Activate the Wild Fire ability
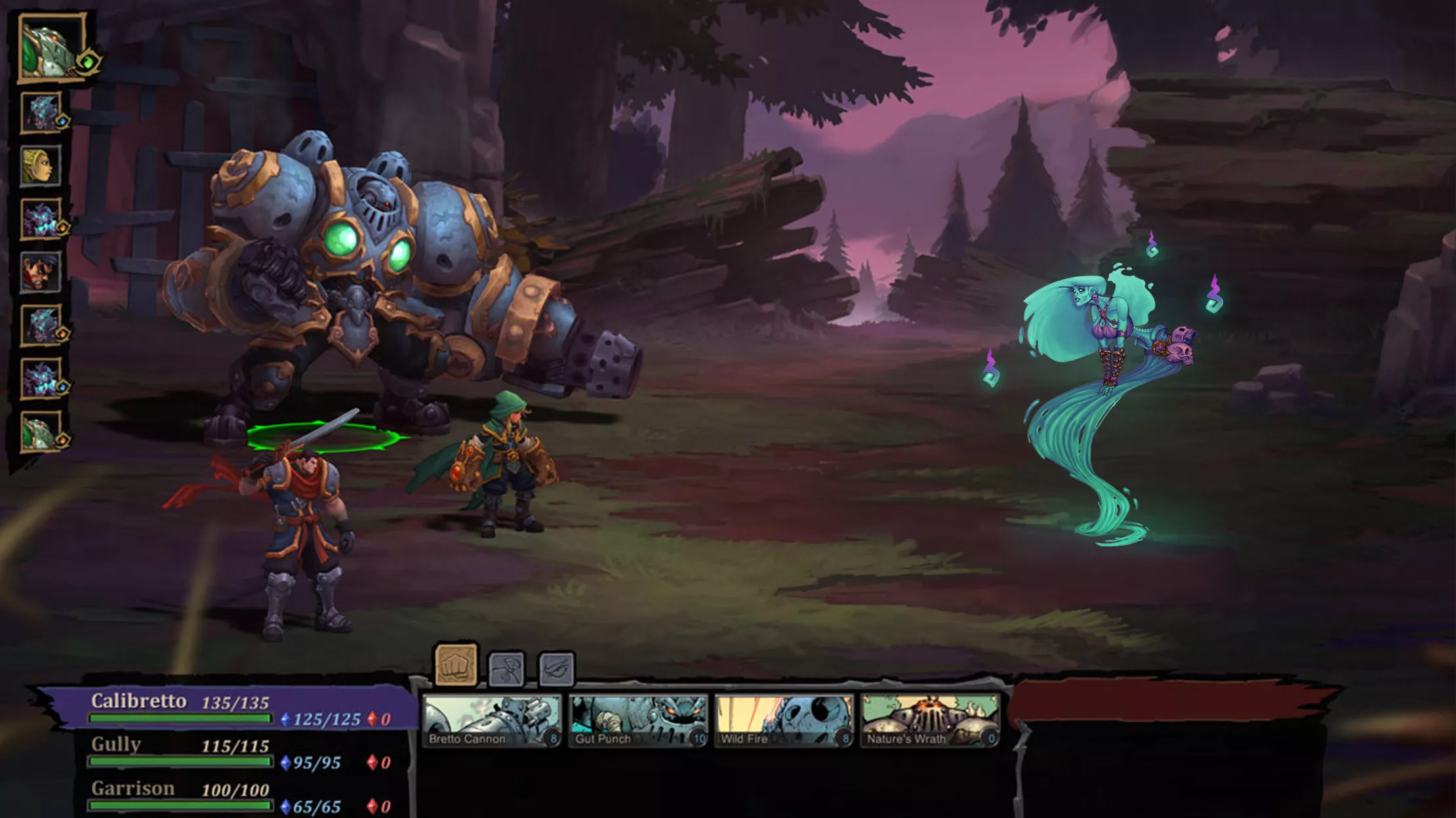1456x818 pixels. pyautogui.click(x=784, y=720)
